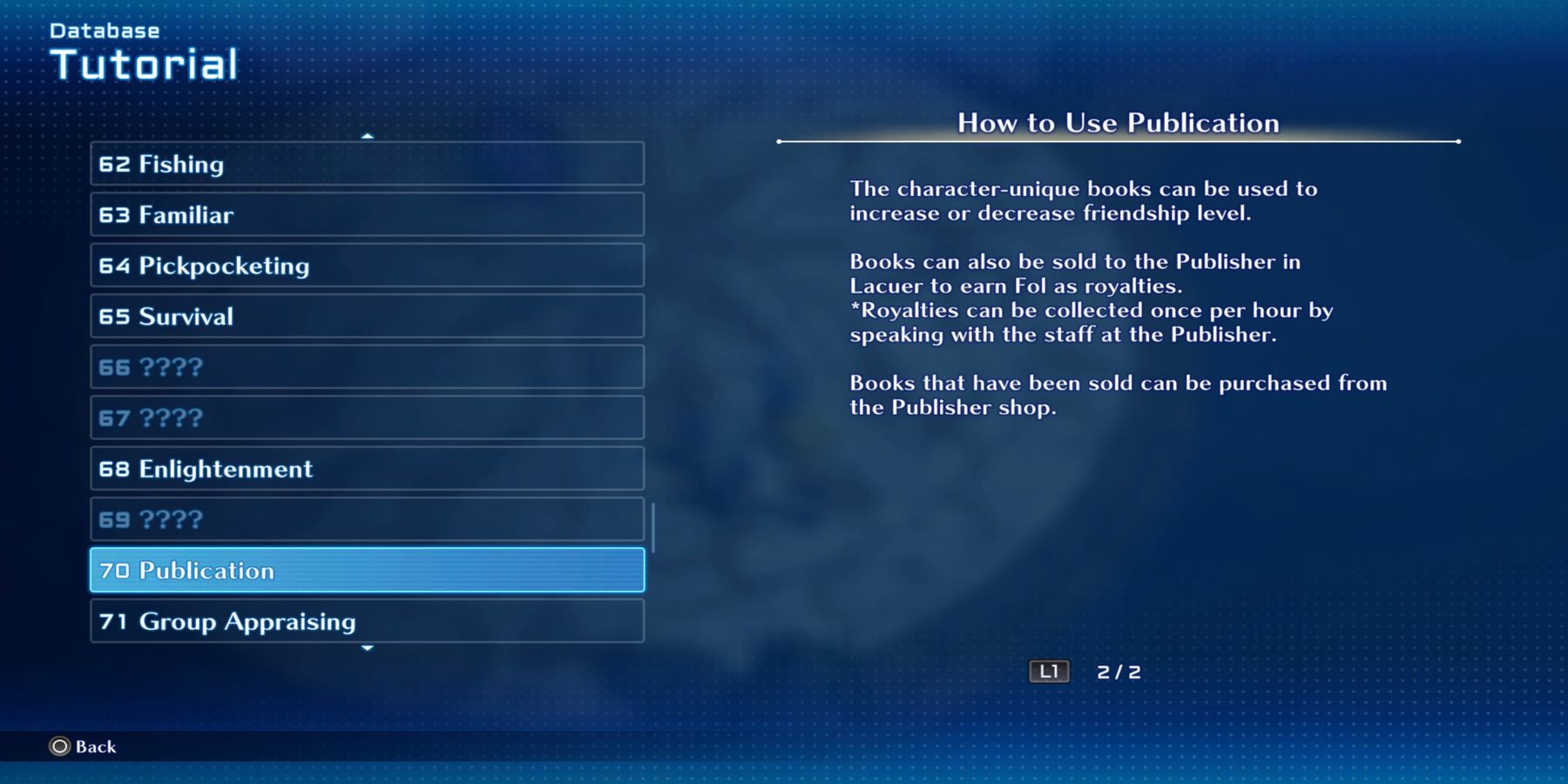
Task: Open the 68 Enlightenment tutorial
Action: [366, 469]
